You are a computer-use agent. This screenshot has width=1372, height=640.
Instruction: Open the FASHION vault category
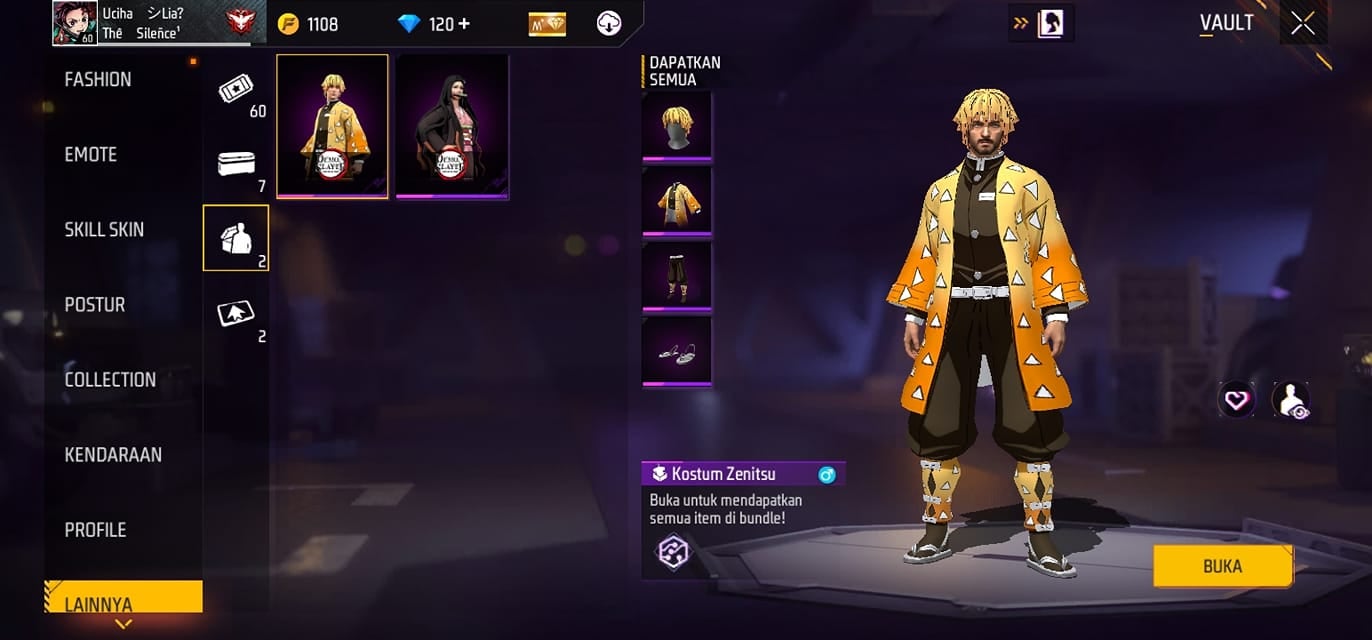[98, 80]
